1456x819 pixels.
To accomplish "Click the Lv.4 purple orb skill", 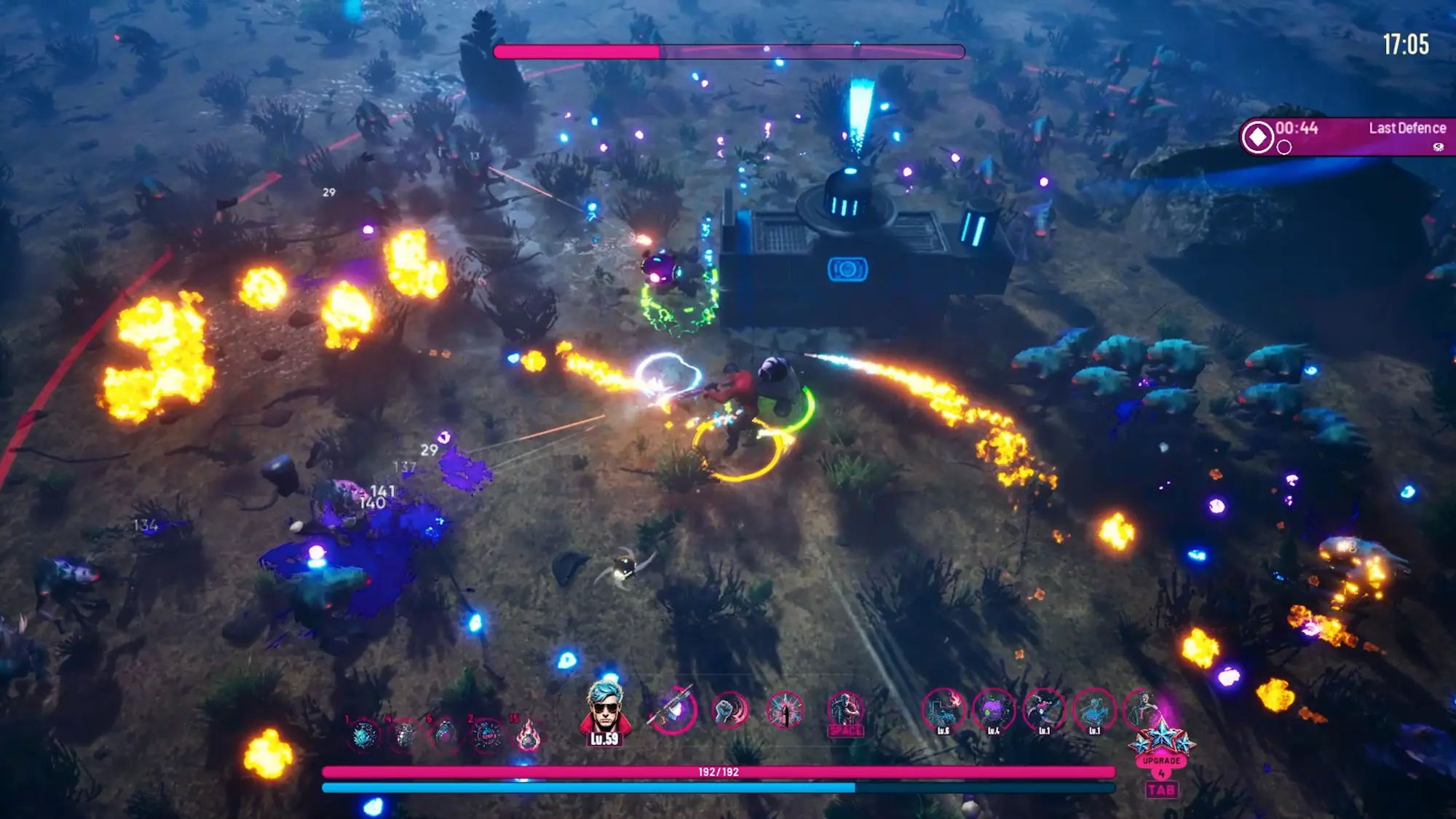I will pyautogui.click(x=994, y=710).
